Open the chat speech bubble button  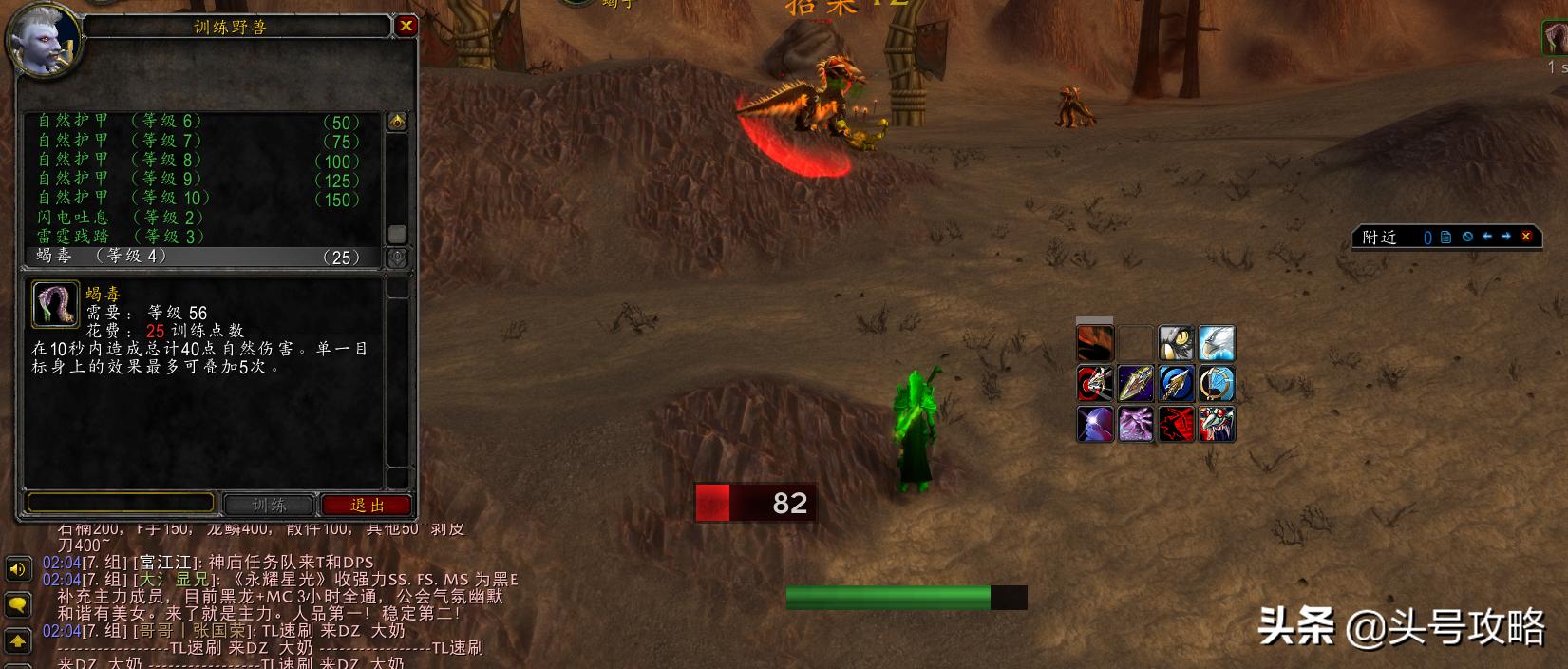point(18,604)
